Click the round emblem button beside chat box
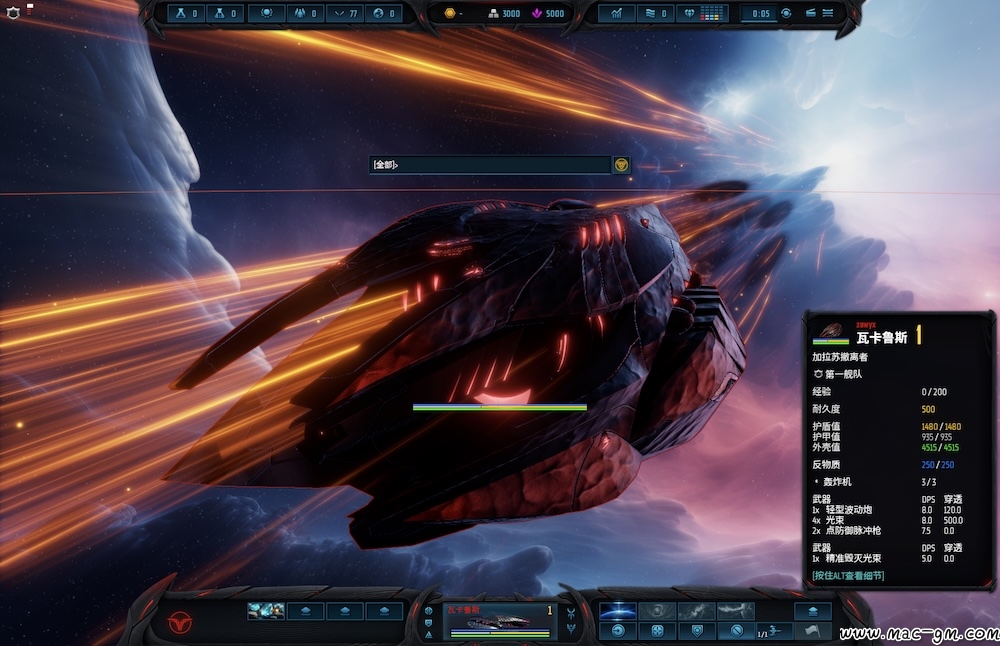Viewport: 1000px width, 646px height. click(x=621, y=165)
